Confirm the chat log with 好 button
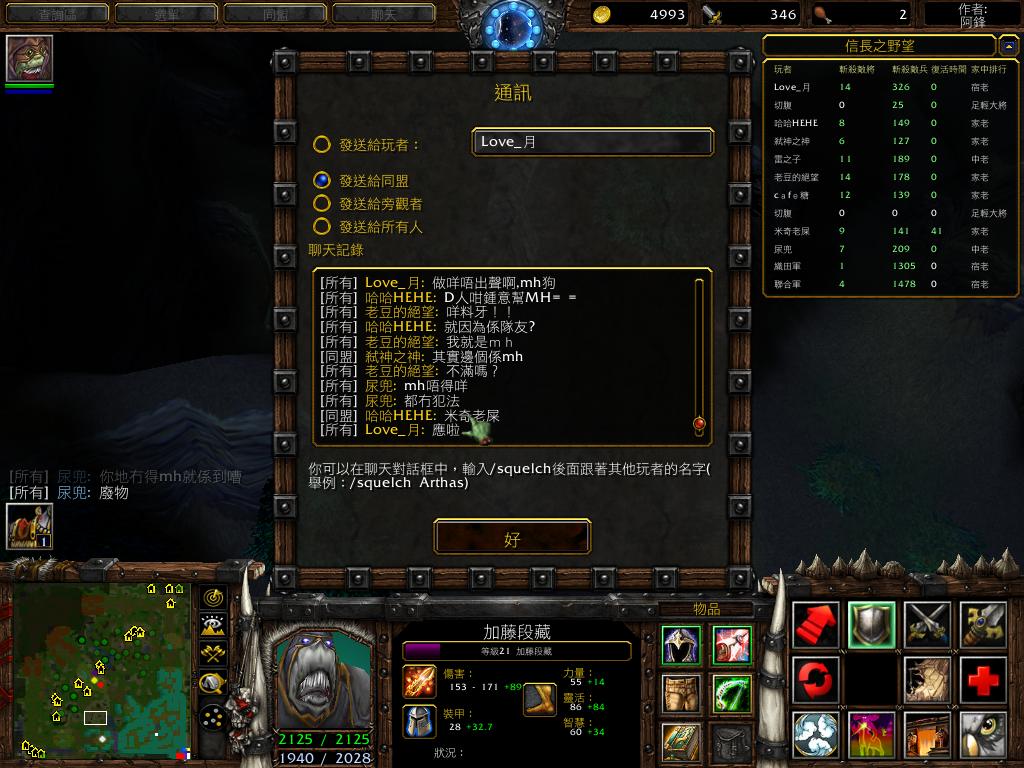The width and height of the screenshot is (1024, 768). pos(512,538)
